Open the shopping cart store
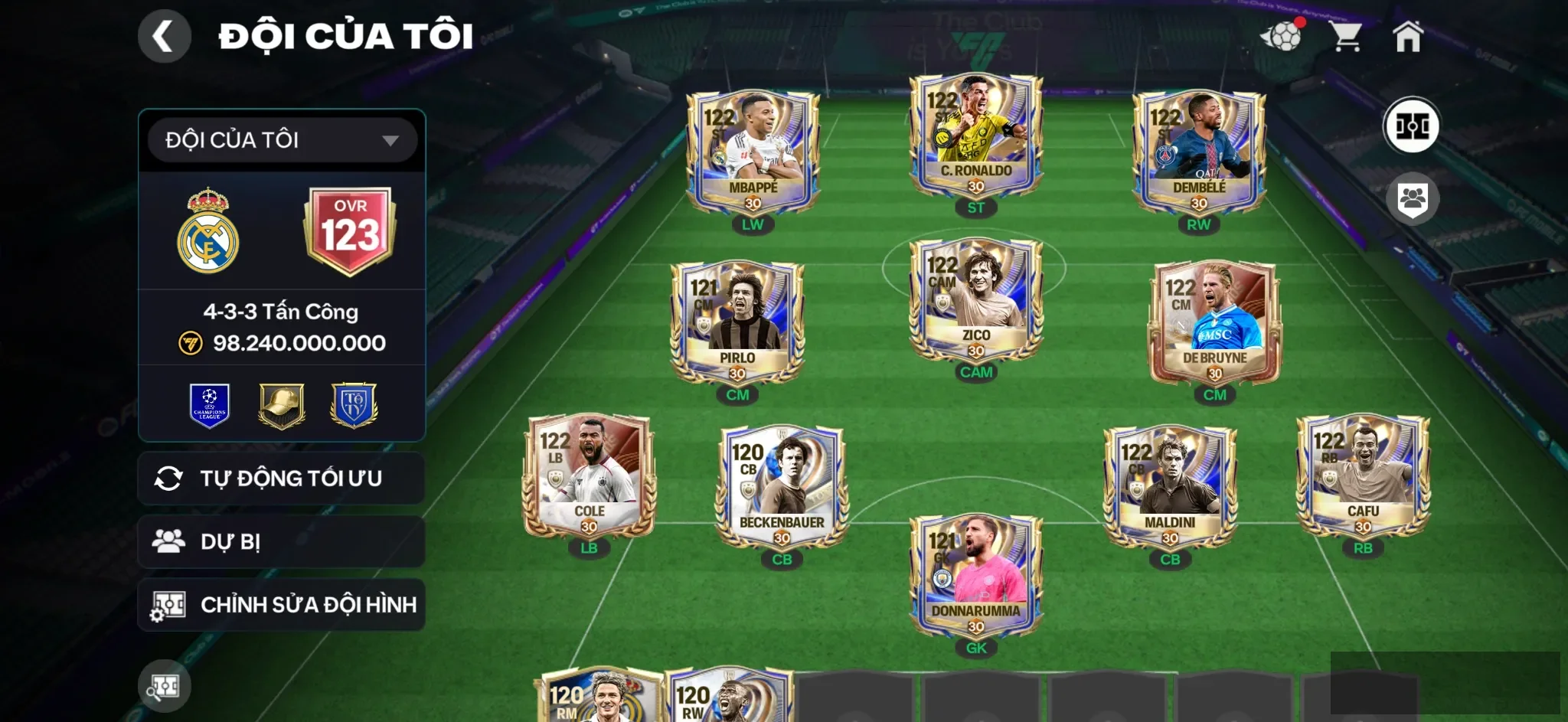Viewport: 1568px width, 722px height. click(x=1345, y=36)
